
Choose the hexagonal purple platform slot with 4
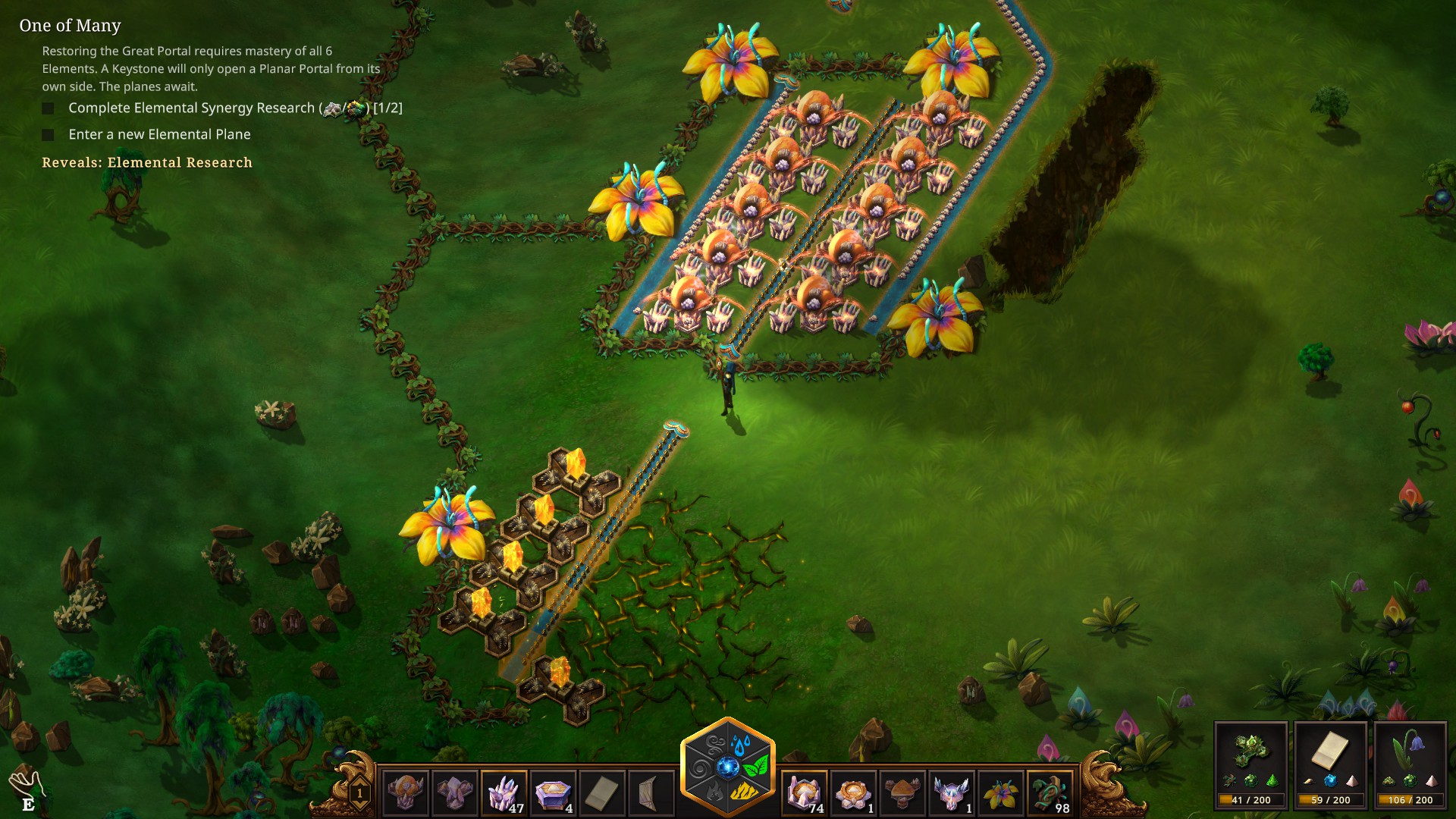(x=553, y=793)
